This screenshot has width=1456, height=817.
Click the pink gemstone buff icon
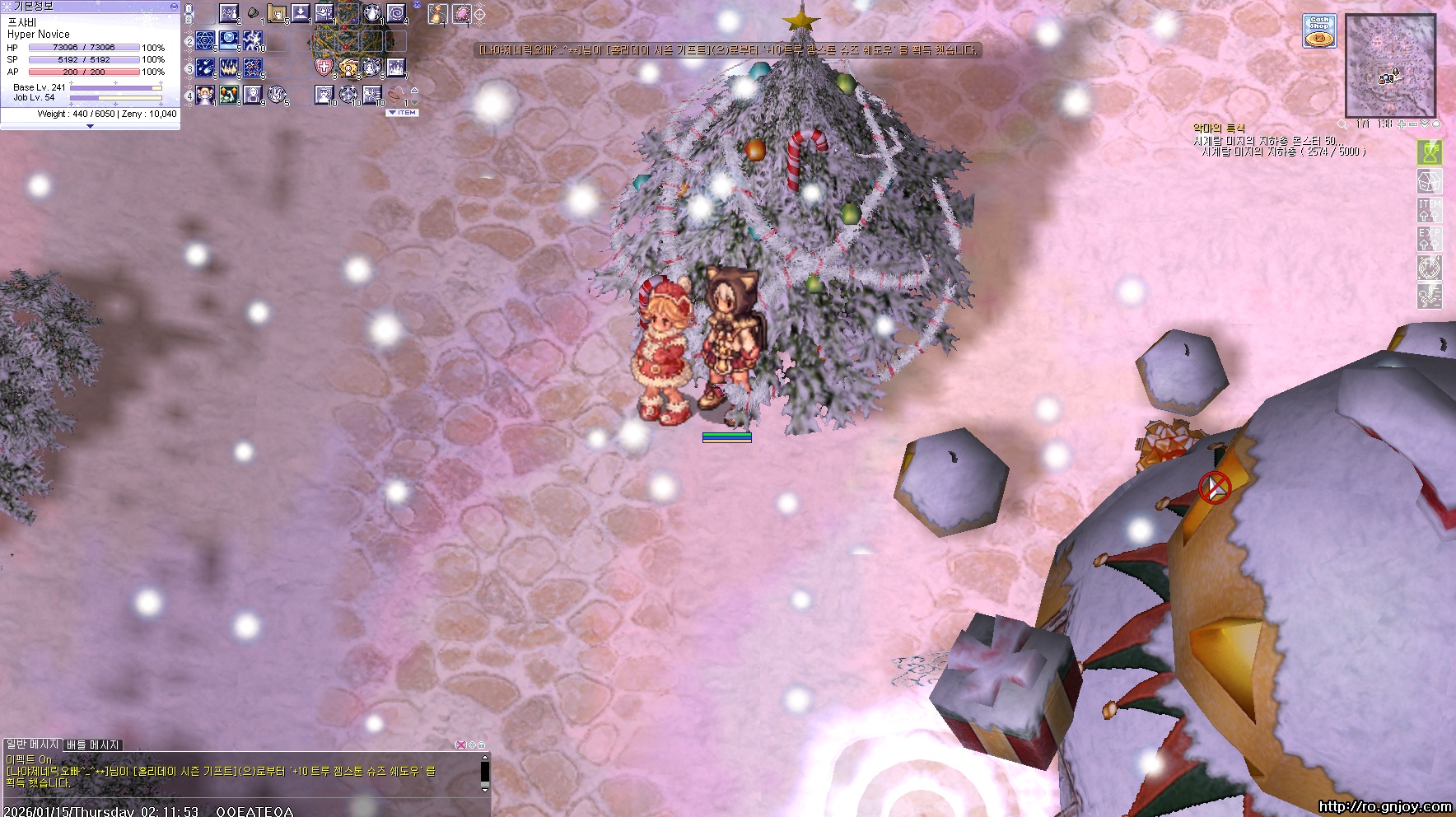tap(461, 14)
